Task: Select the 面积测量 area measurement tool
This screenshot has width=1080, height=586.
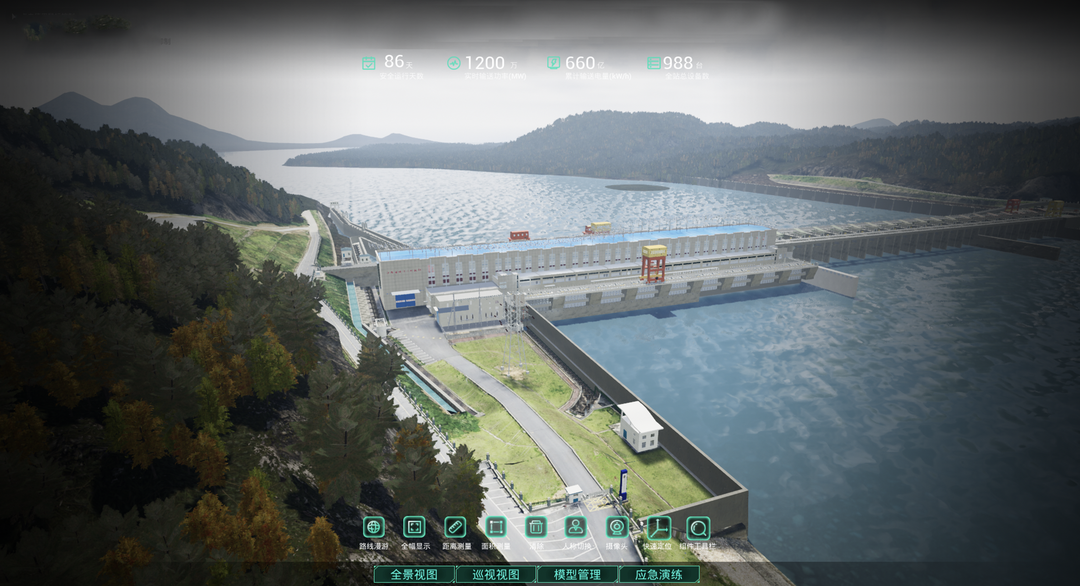Action: coord(496,527)
